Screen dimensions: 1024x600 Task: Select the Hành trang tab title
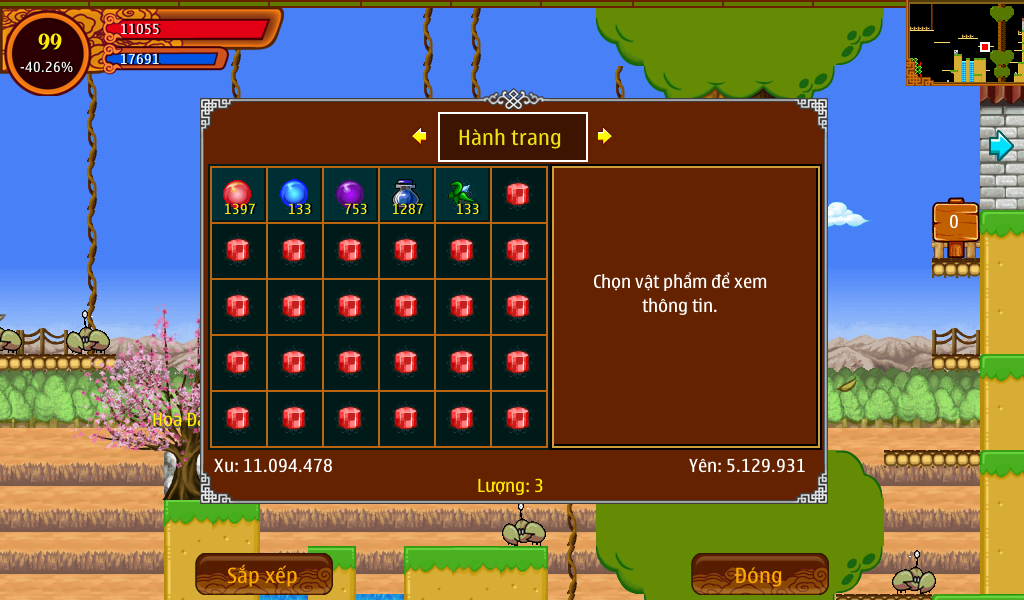pos(512,137)
